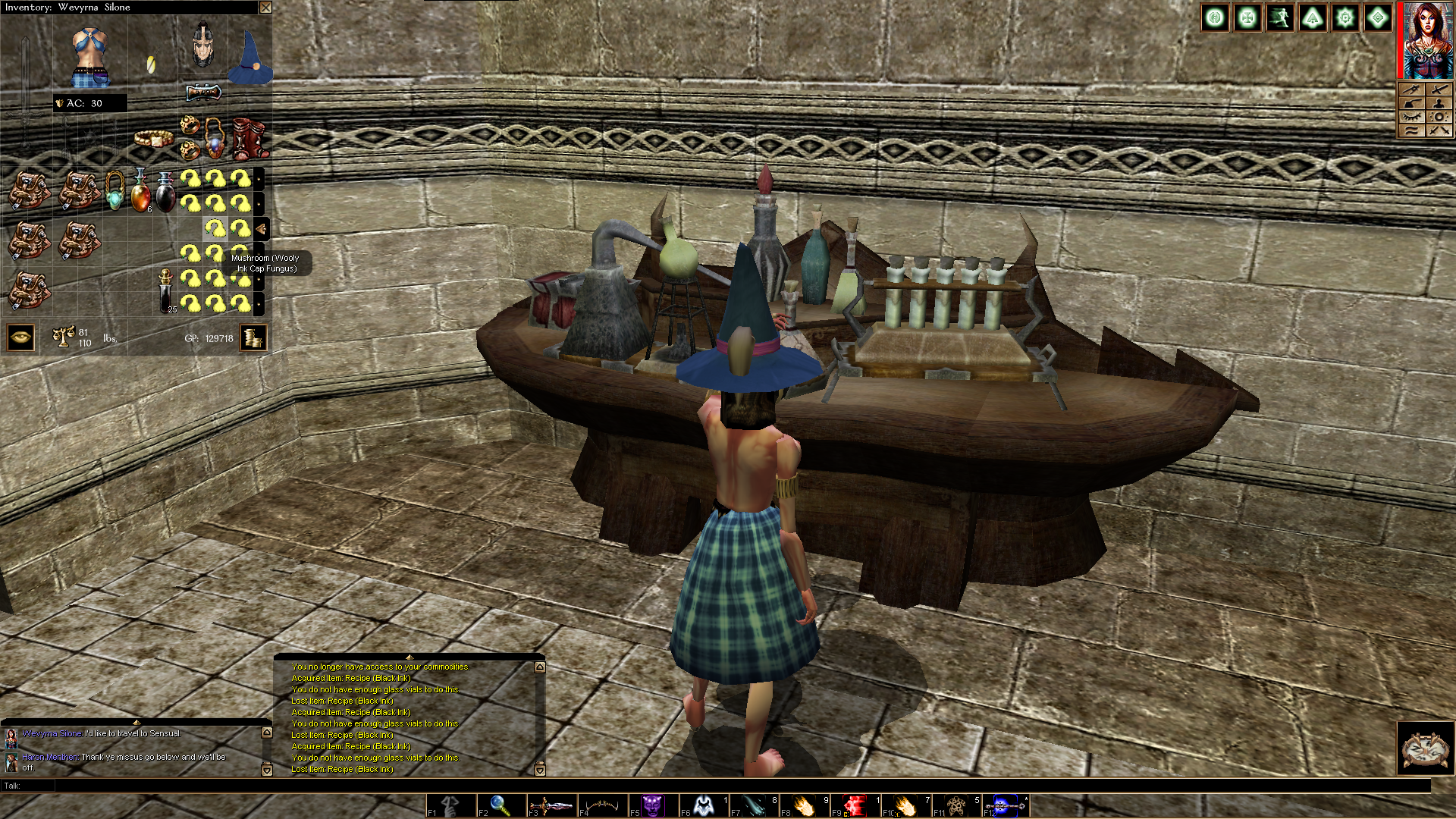Viewport: 1456px width, 819px height.
Task: Pick the black potion flask in inventory
Action: coord(165,192)
